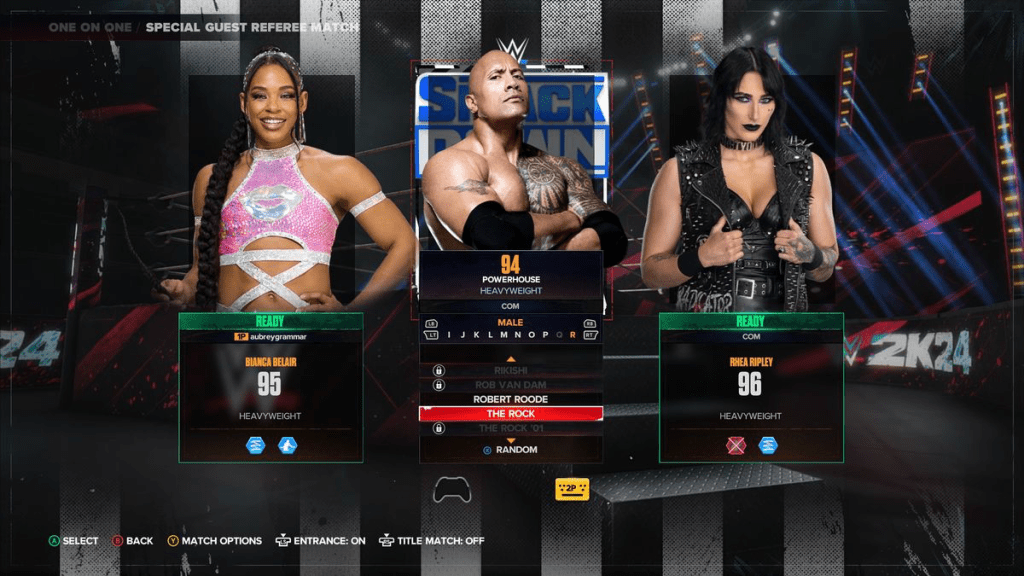Jump to letter K in alphabet filter
The image size is (1024, 576).
click(x=477, y=335)
